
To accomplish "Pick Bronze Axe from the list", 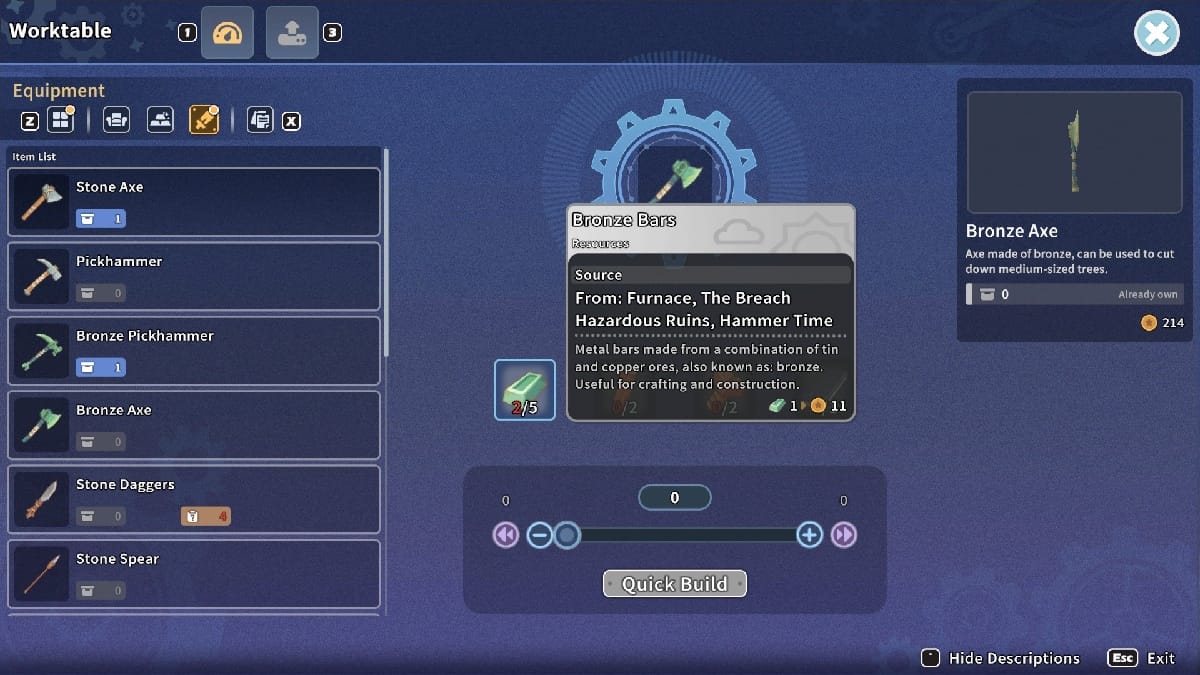I will click(x=194, y=425).
